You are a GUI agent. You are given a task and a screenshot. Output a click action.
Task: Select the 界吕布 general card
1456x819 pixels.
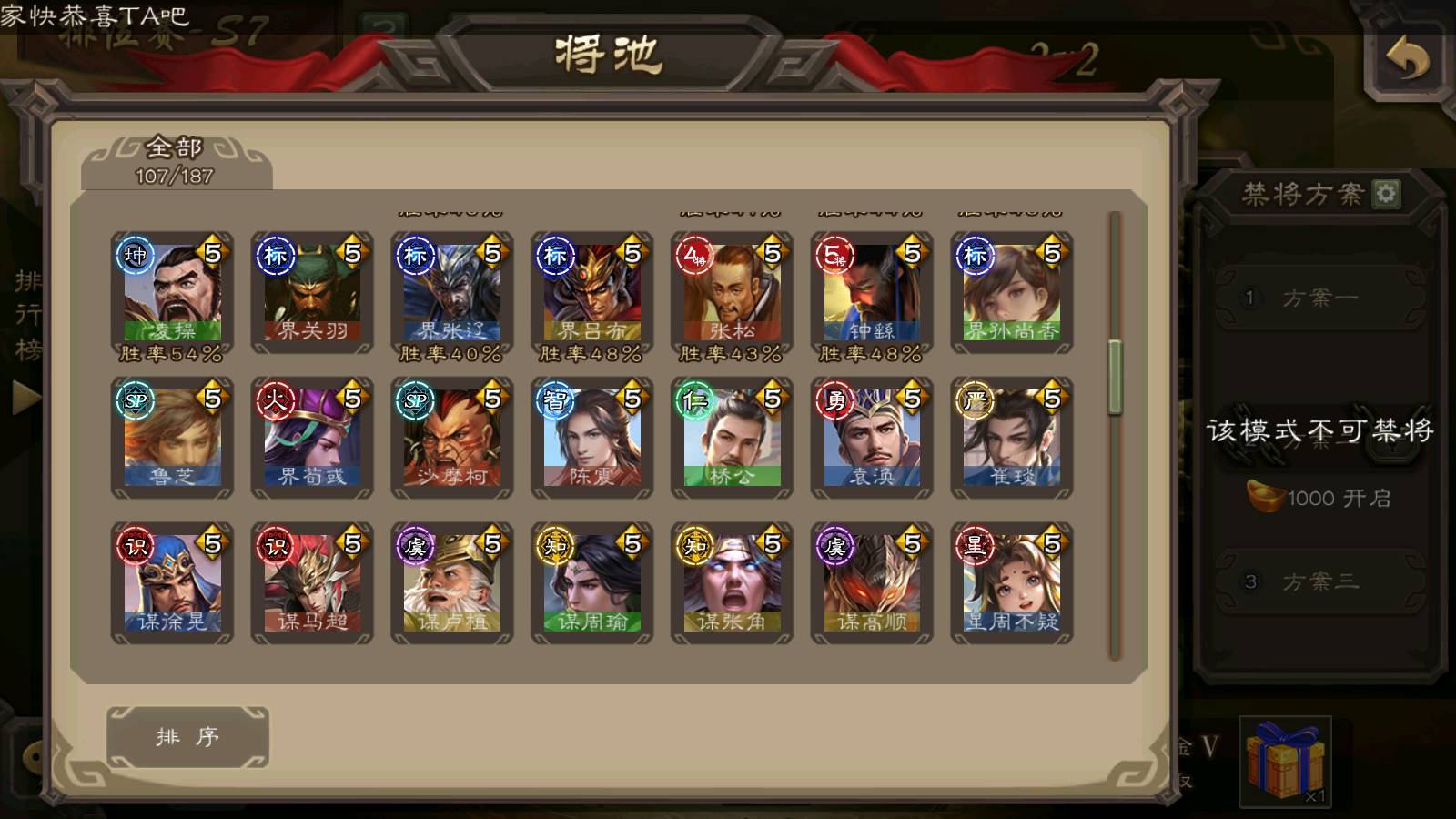[592, 293]
